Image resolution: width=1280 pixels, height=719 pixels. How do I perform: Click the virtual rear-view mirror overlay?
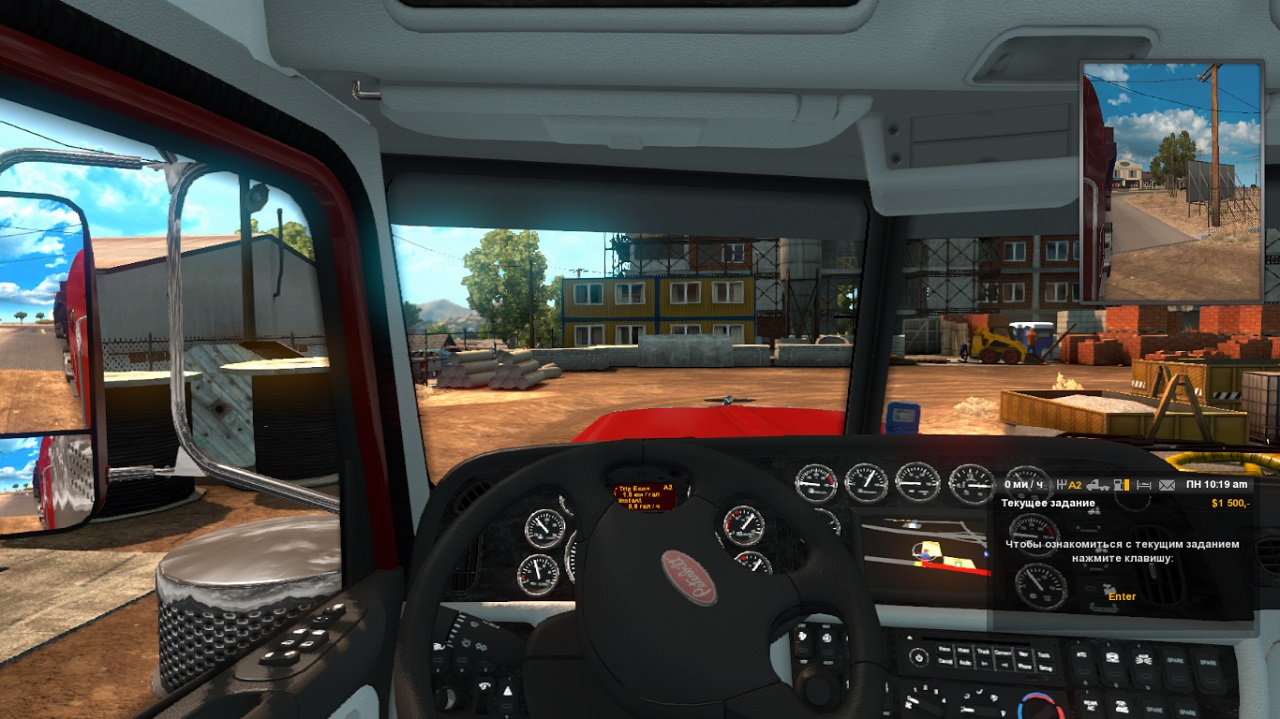click(x=1172, y=182)
